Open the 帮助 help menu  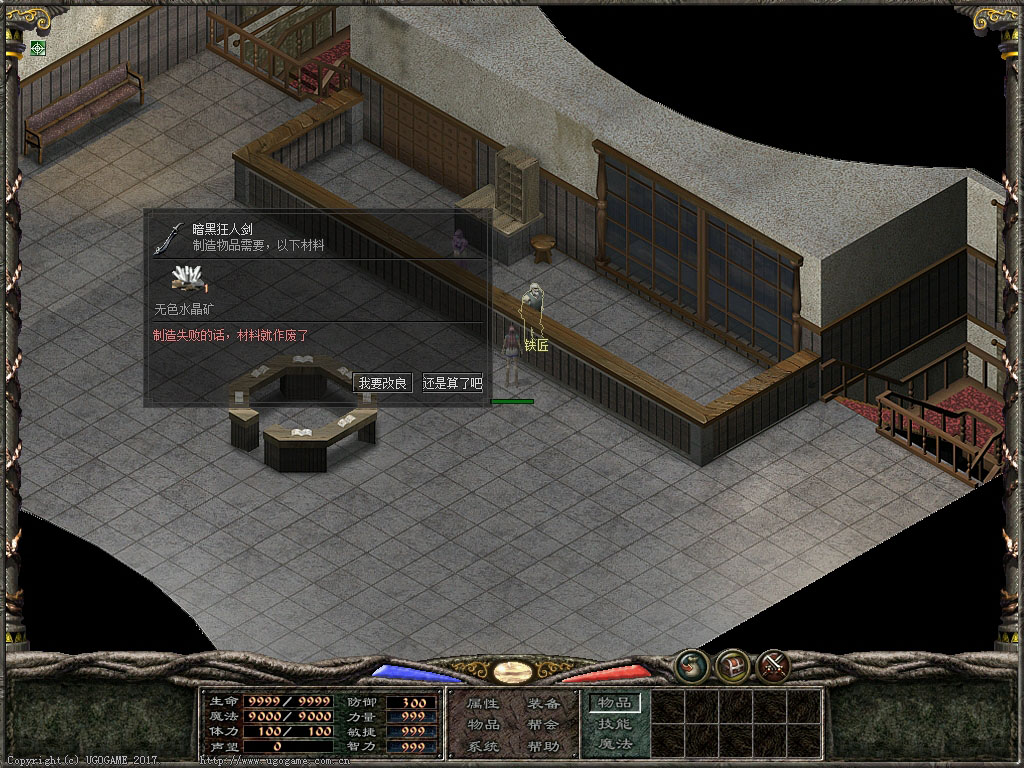[x=543, y=746]
